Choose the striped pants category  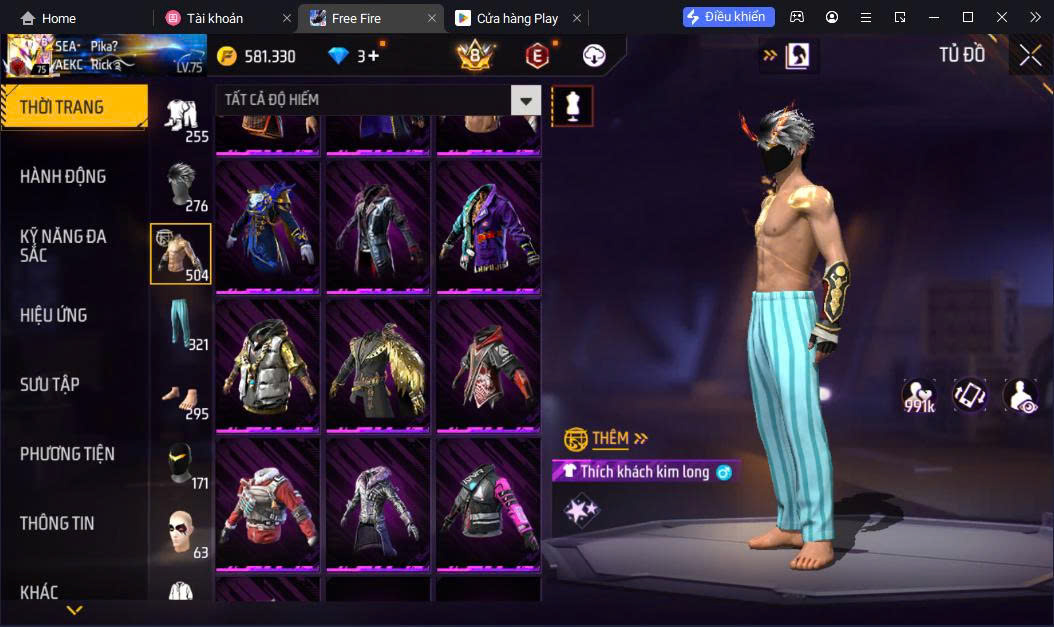click(x=181, y=324)
